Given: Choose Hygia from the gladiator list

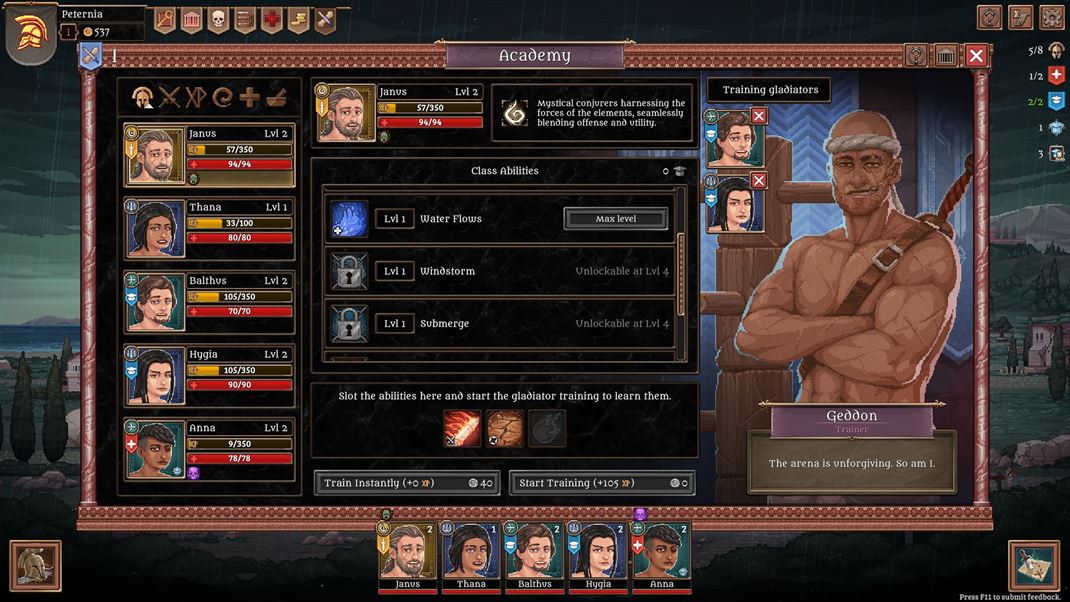Looking at the screenshot, I should point(209,374).
